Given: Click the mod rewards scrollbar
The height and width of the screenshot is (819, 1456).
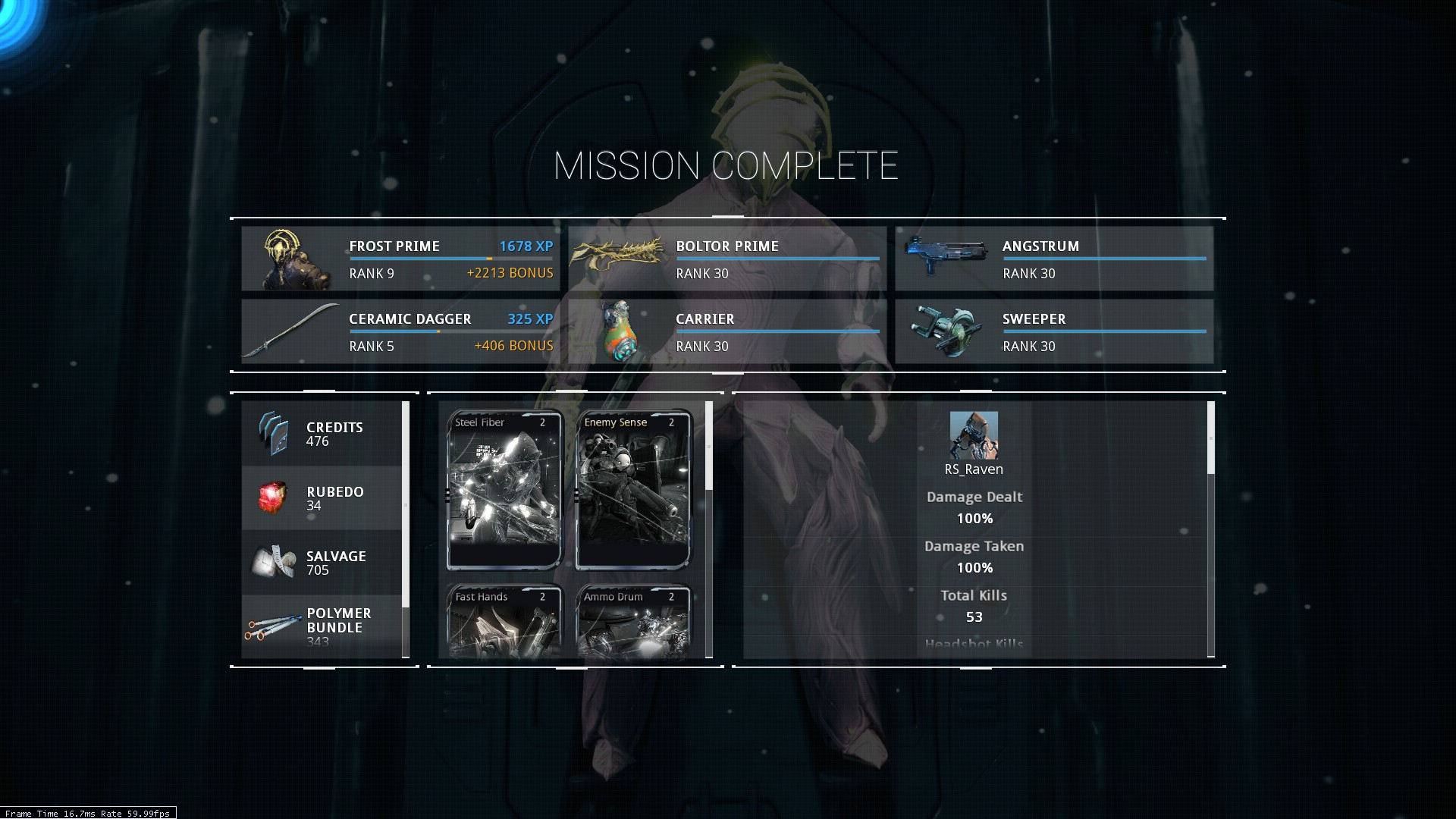Looking at the screenshot, I should 709,446.
